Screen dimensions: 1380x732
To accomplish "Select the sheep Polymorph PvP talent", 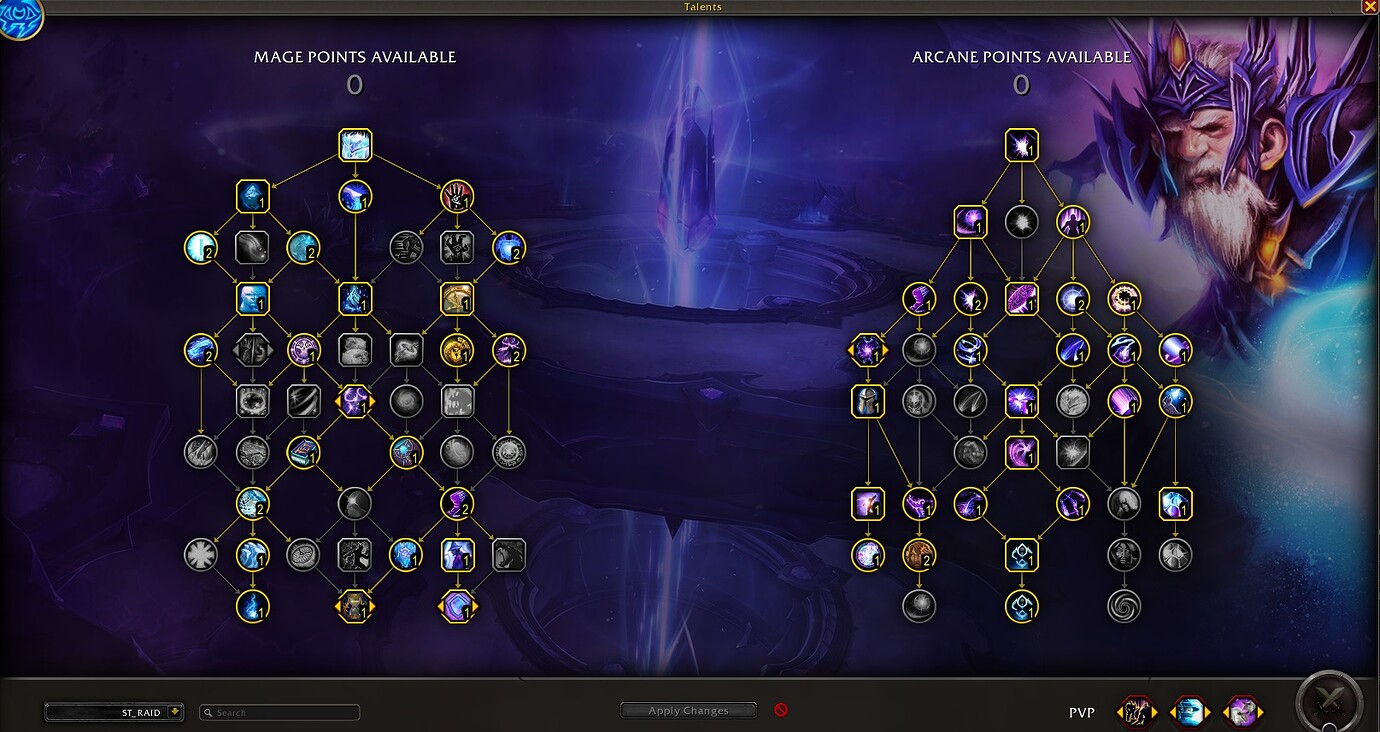I will (1243, 711).
